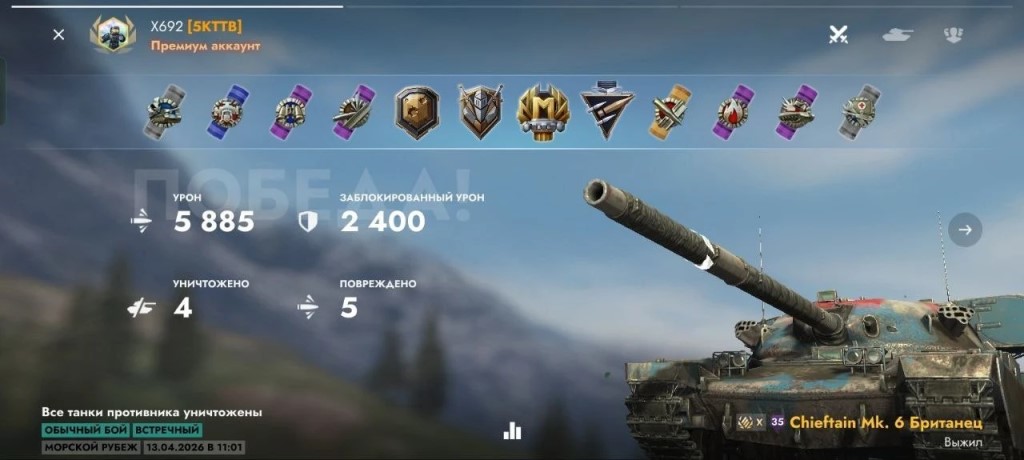Screen dimensions: 1024x460
Task: Select the Chieftain Mk. 6 tank label
Action: coord(885,423)
